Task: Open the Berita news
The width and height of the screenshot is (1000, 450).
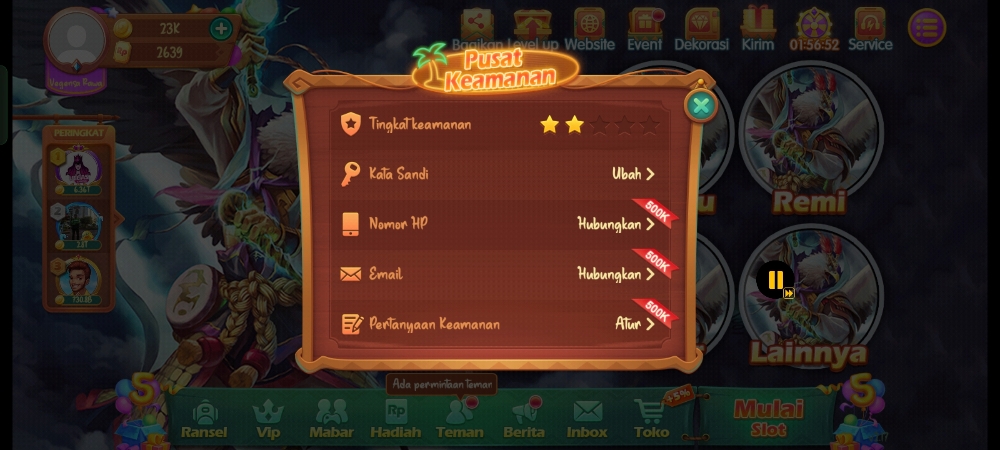Action: click(x=524, y=419)
